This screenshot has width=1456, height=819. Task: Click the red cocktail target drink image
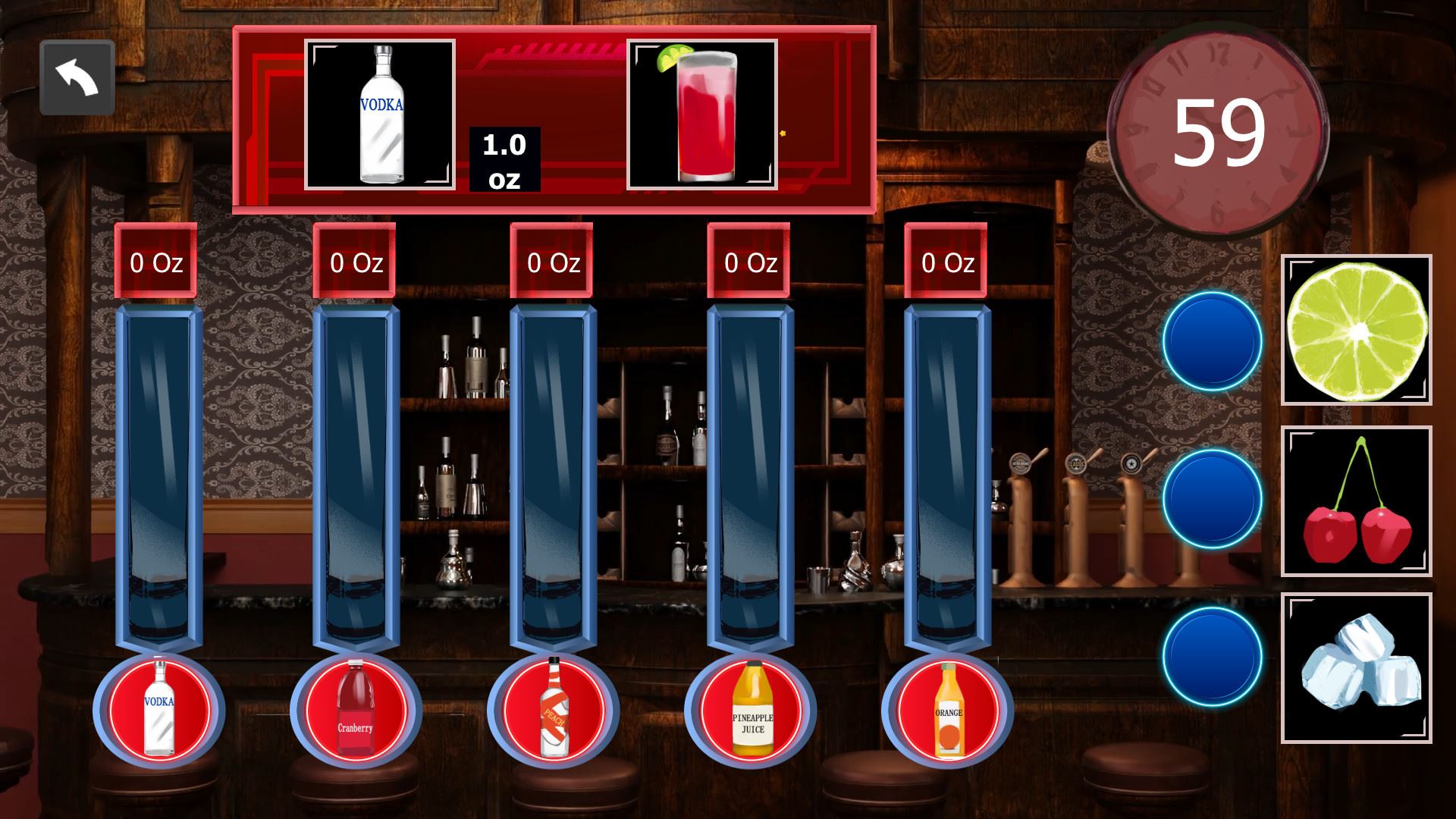tap(702, 115)
